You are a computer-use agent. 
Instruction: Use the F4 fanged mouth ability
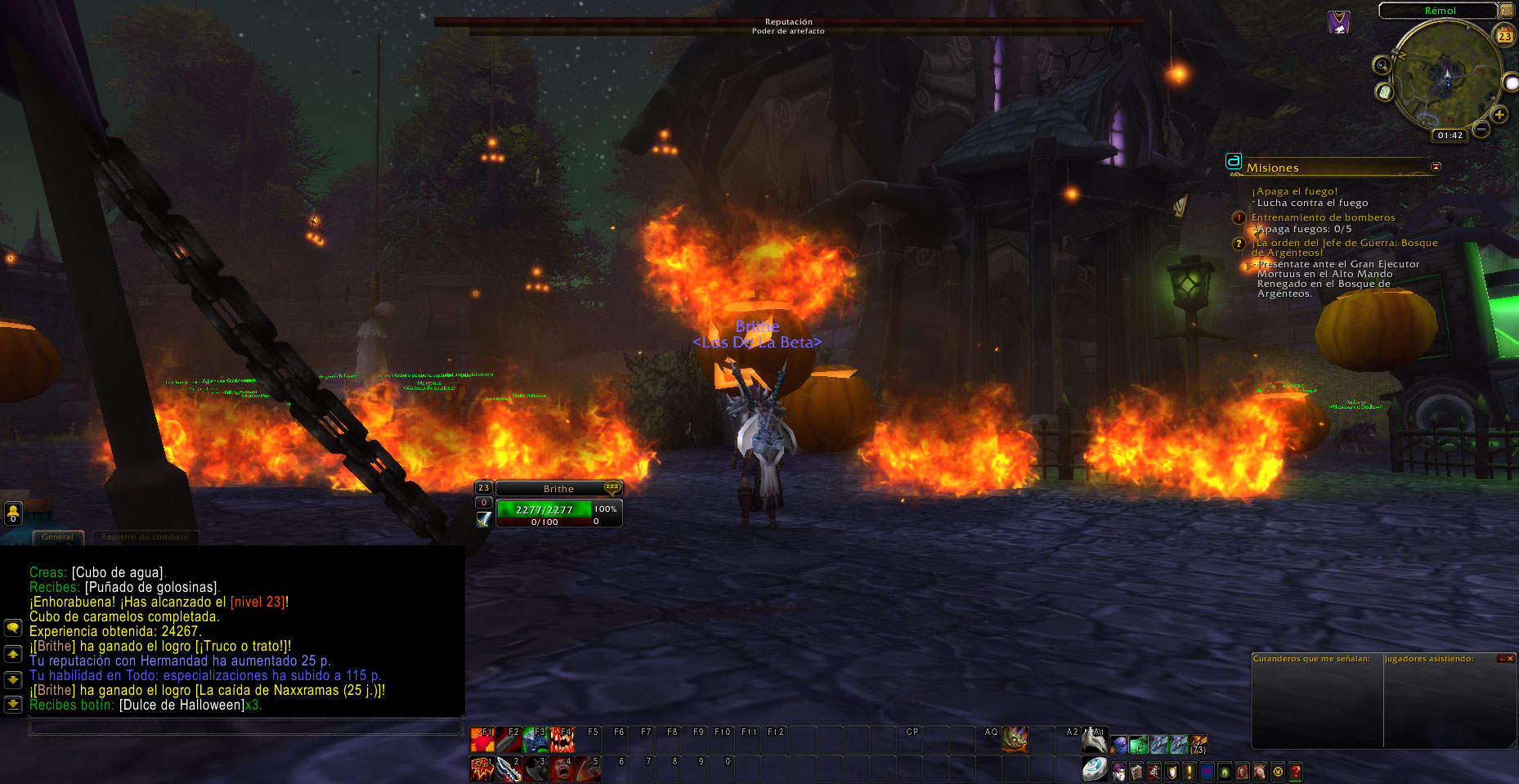pyautogui.click(x=562, y=740)
